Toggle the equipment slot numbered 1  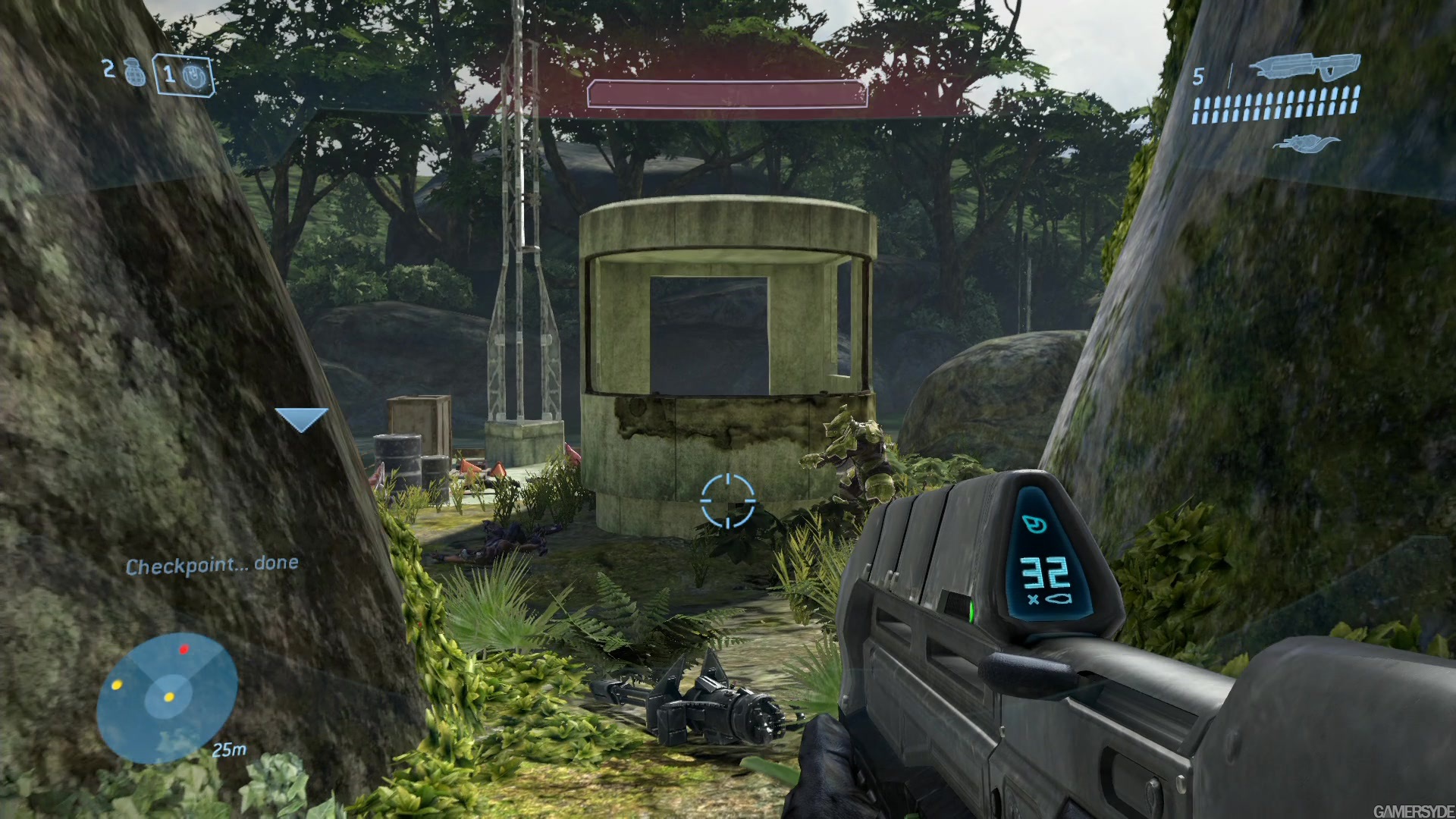(168, 75)
